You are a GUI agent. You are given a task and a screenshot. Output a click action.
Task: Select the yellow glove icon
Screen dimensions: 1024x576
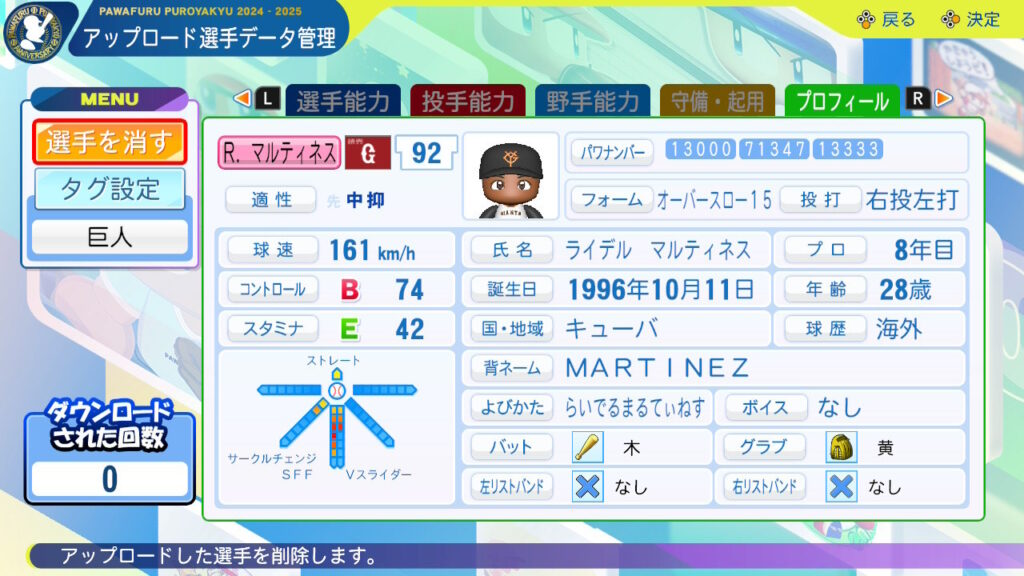842,447
